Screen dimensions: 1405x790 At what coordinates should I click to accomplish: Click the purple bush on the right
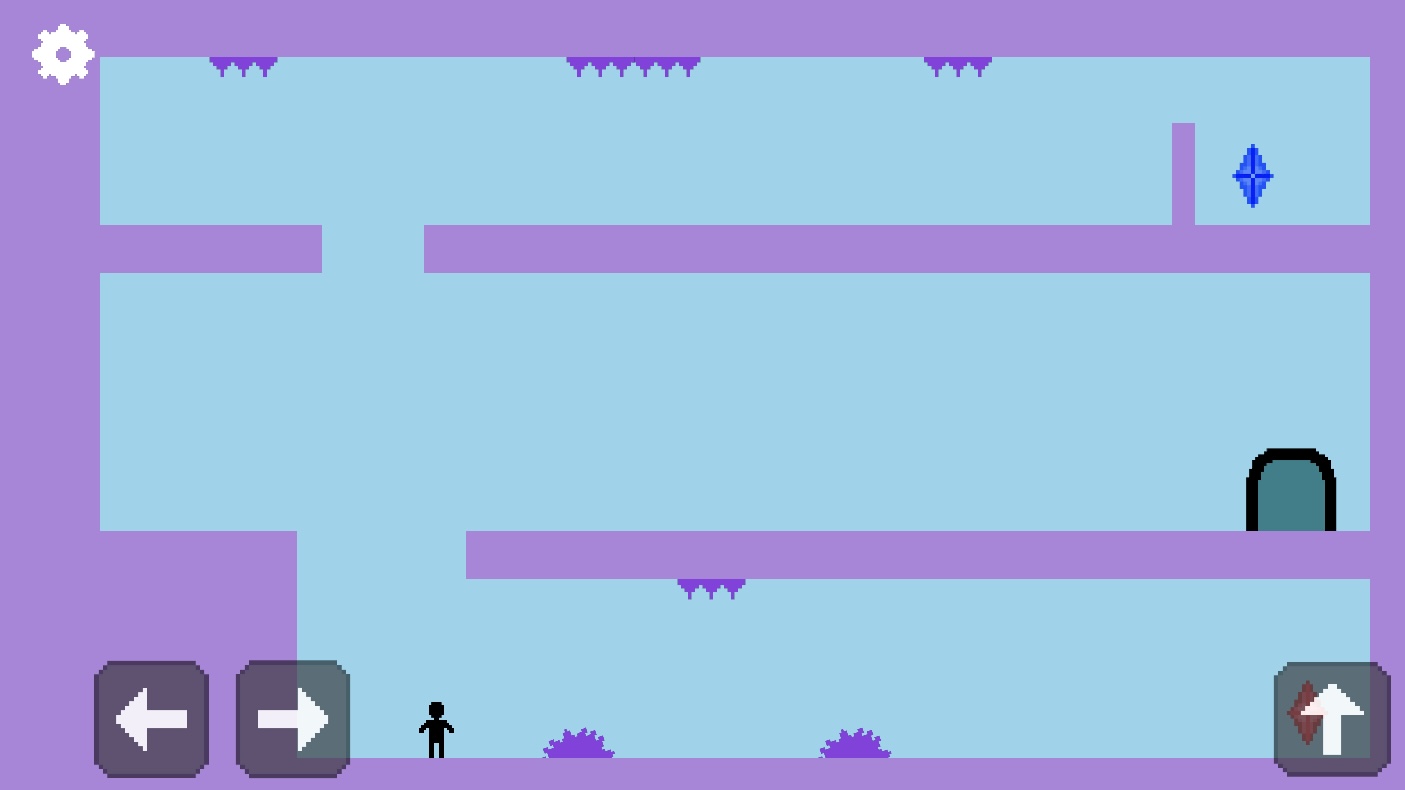click(x=855, y=745)
